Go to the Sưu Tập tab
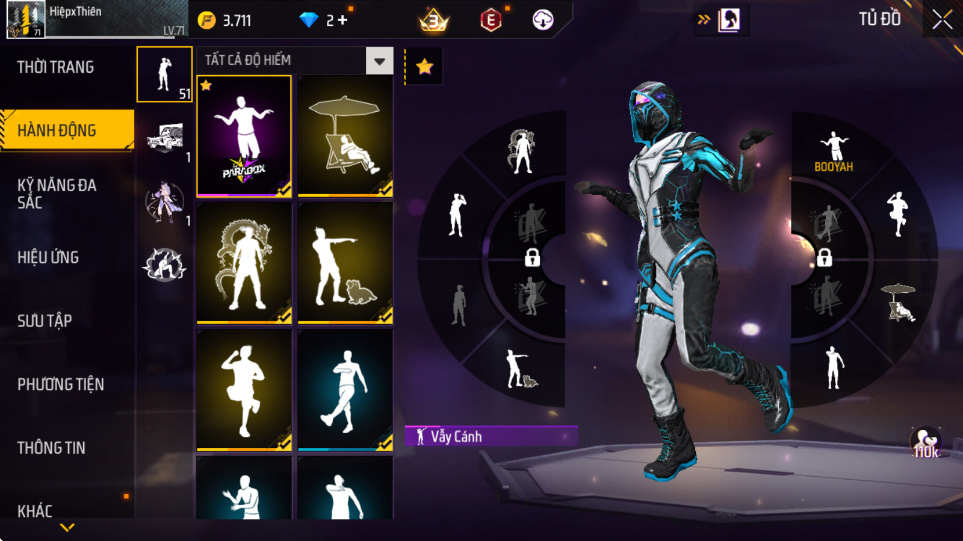This screenshot has height=541, width=963. point(45,321)
